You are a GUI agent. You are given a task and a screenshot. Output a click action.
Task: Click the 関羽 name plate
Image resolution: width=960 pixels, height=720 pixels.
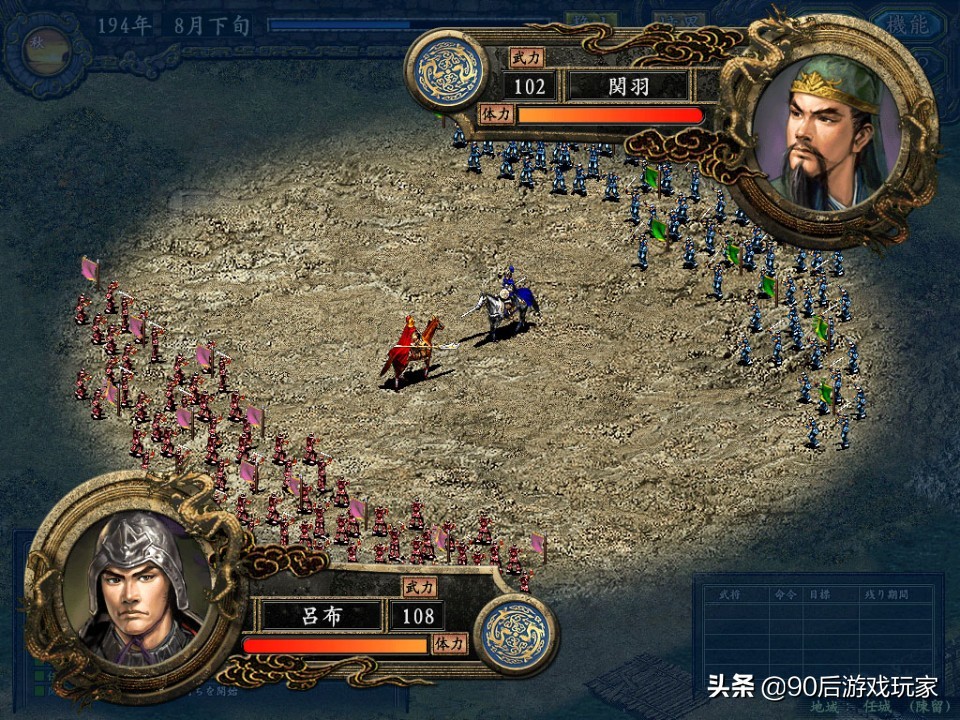(628, 86)
